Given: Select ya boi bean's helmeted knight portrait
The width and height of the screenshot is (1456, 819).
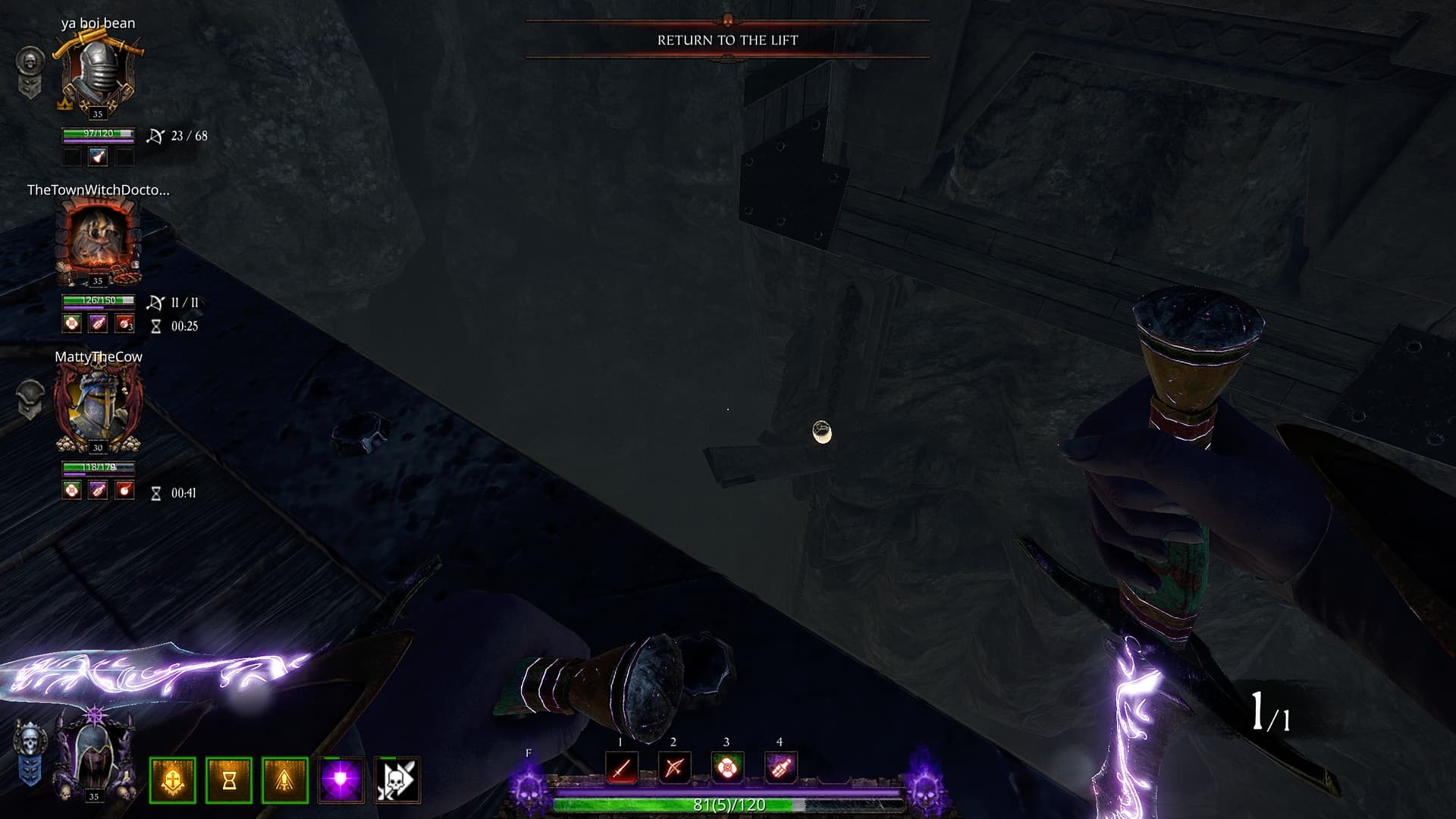Looking at the screenshot, I should (98, 77).
